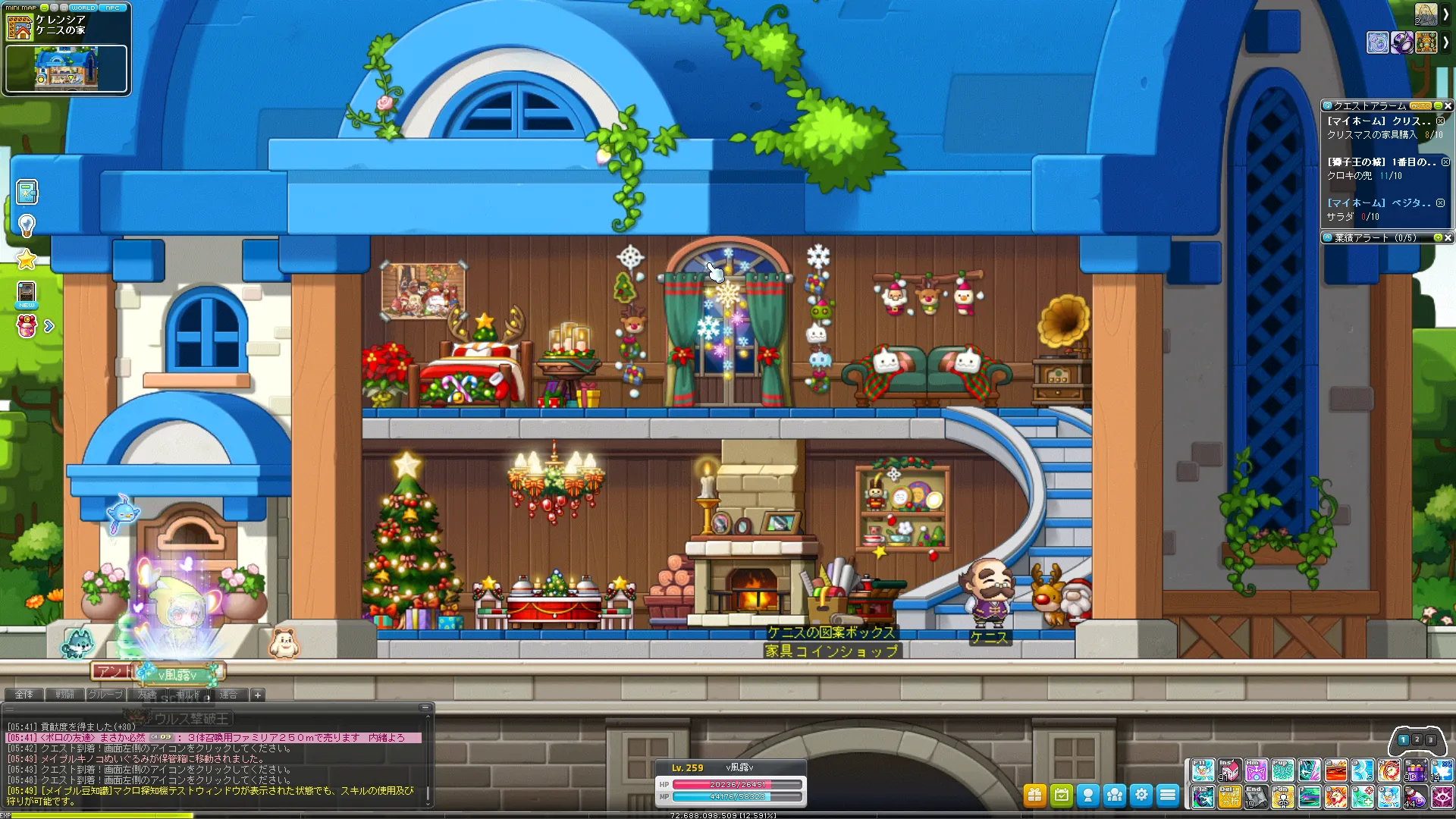Open the three-line main menu button
This screenshot has width=1456, height=819.
tap(1168, 795)
